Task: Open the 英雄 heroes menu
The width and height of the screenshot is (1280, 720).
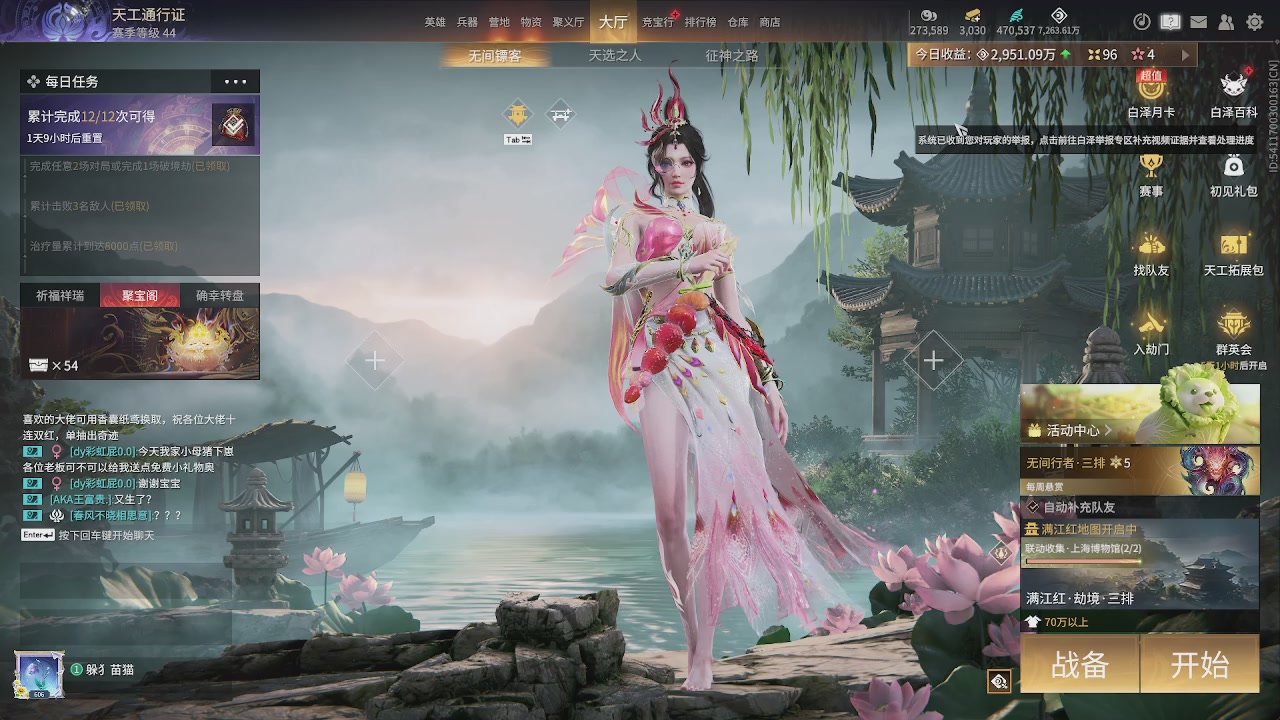Action: [x=435, y=22]
